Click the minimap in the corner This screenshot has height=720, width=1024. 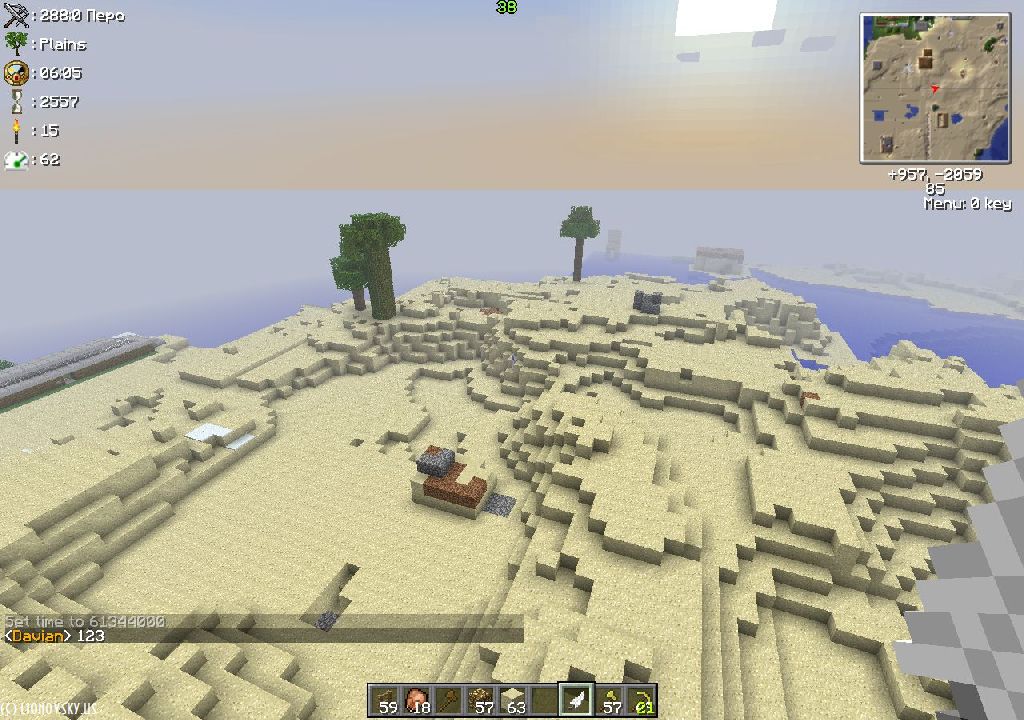coord(935,88)
